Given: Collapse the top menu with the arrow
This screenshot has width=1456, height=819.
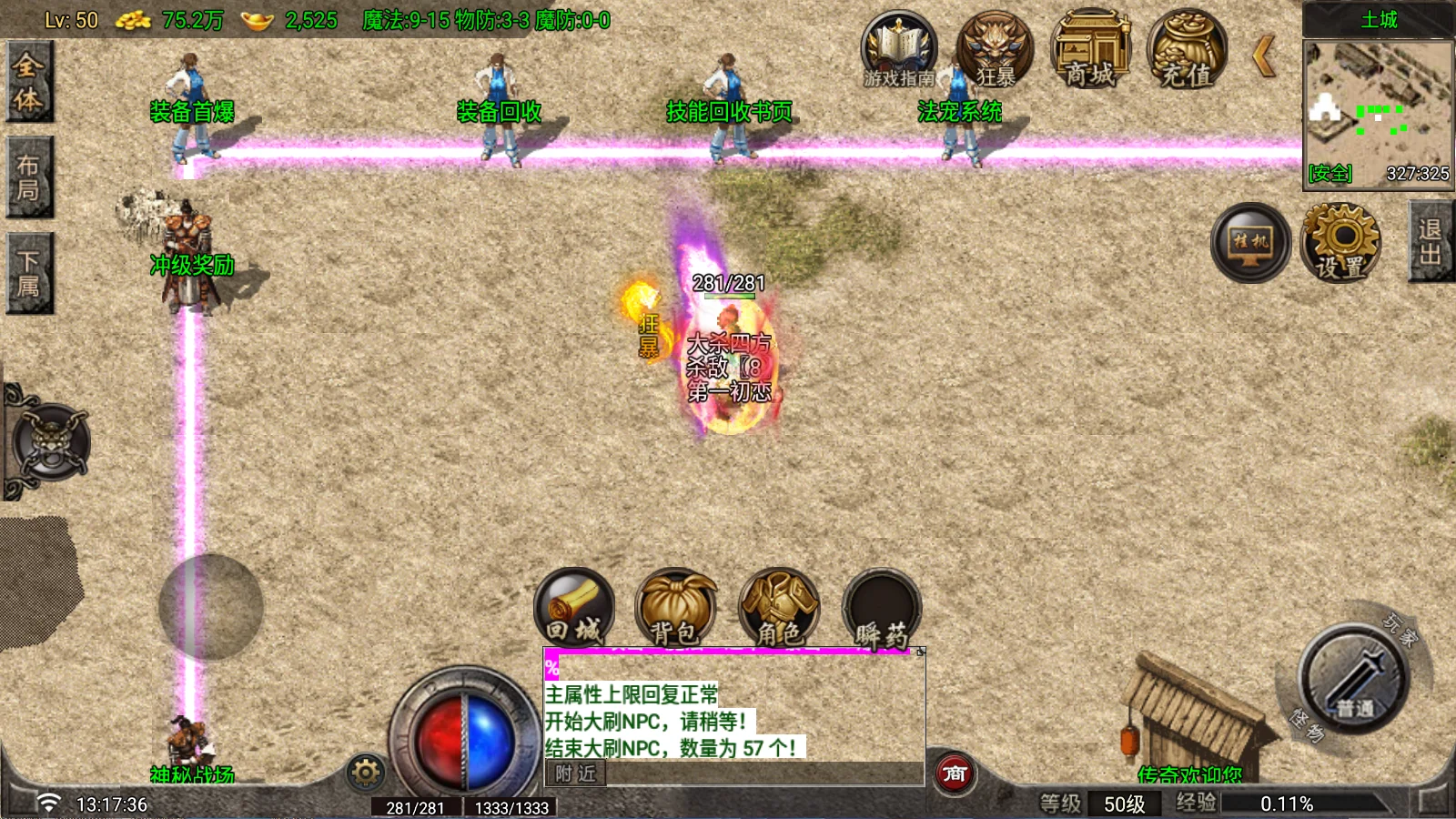Looking at the screenshot, I should [x=1264, y=56].
